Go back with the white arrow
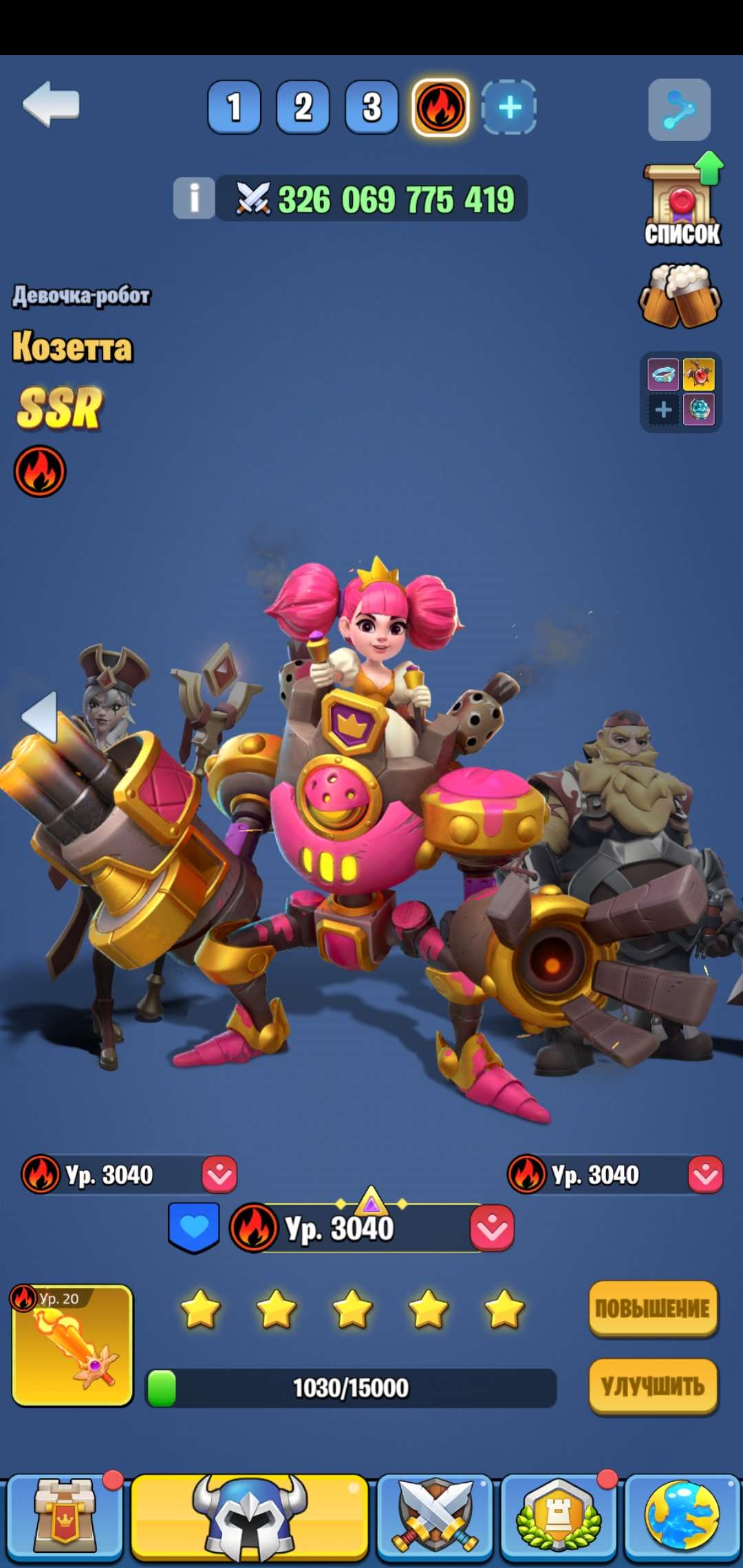The image size is (743, 1568). coord(51,105)
